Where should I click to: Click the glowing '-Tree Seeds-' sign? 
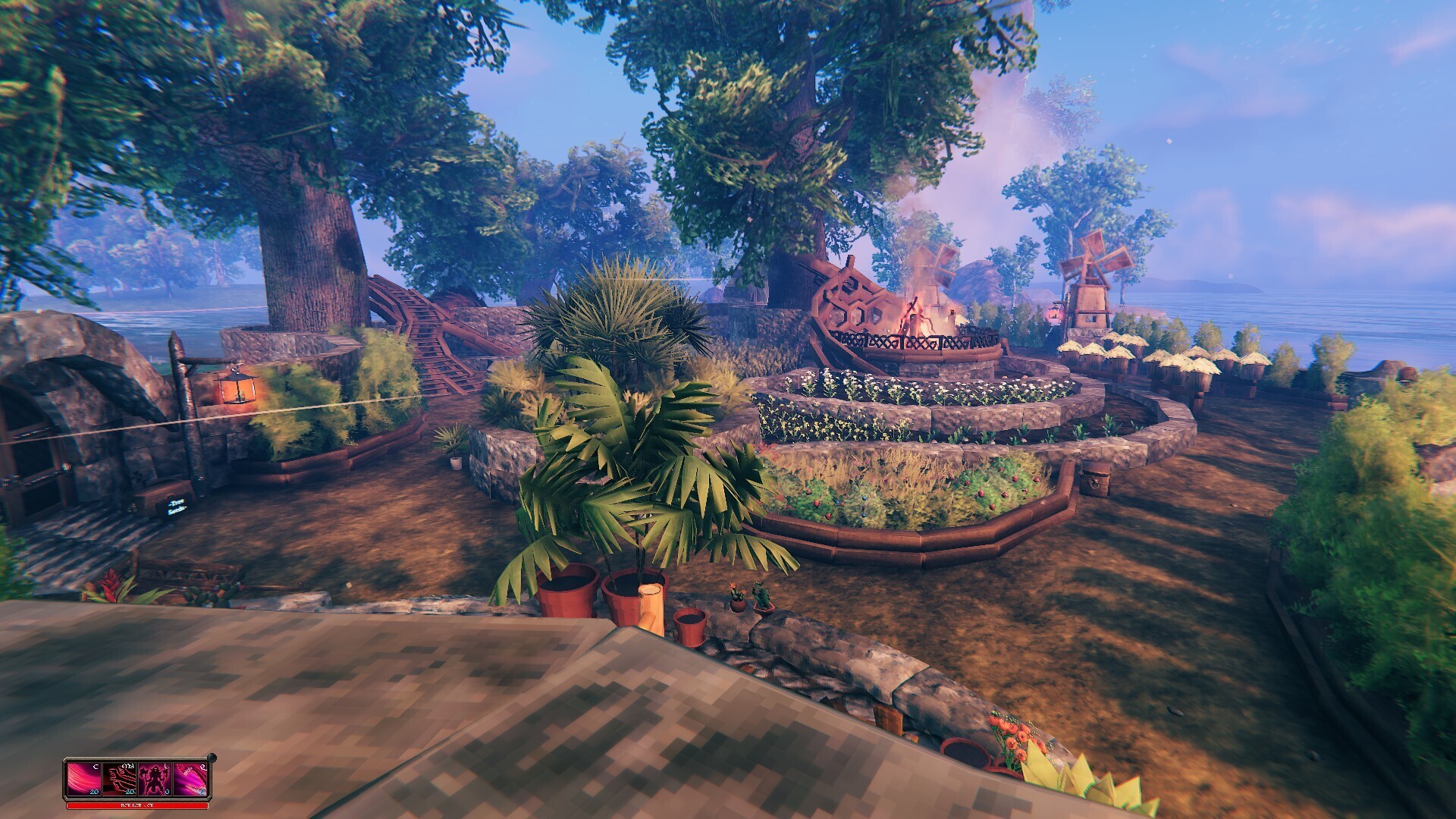coord(177,507)
